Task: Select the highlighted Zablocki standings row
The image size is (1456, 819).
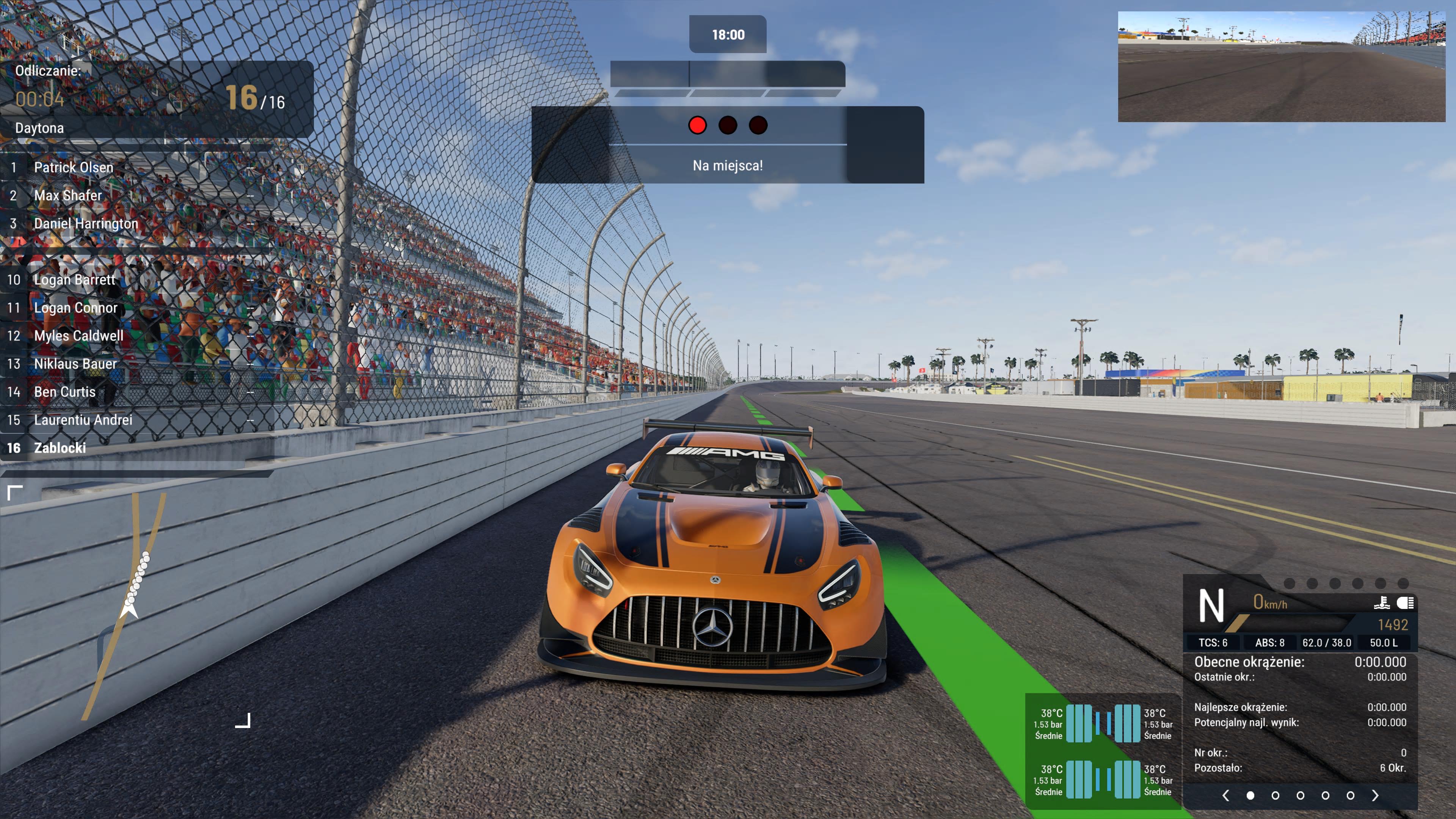Action: (60, 448)
